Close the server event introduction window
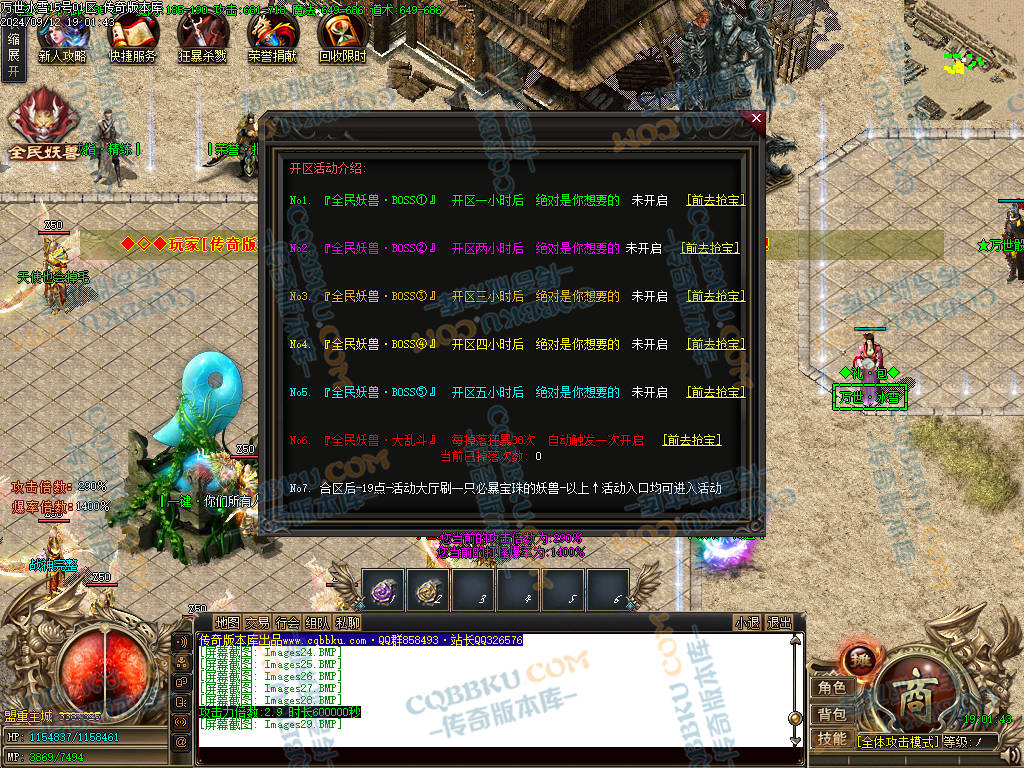Viewport: 1024px width, 768px height. 756,118
